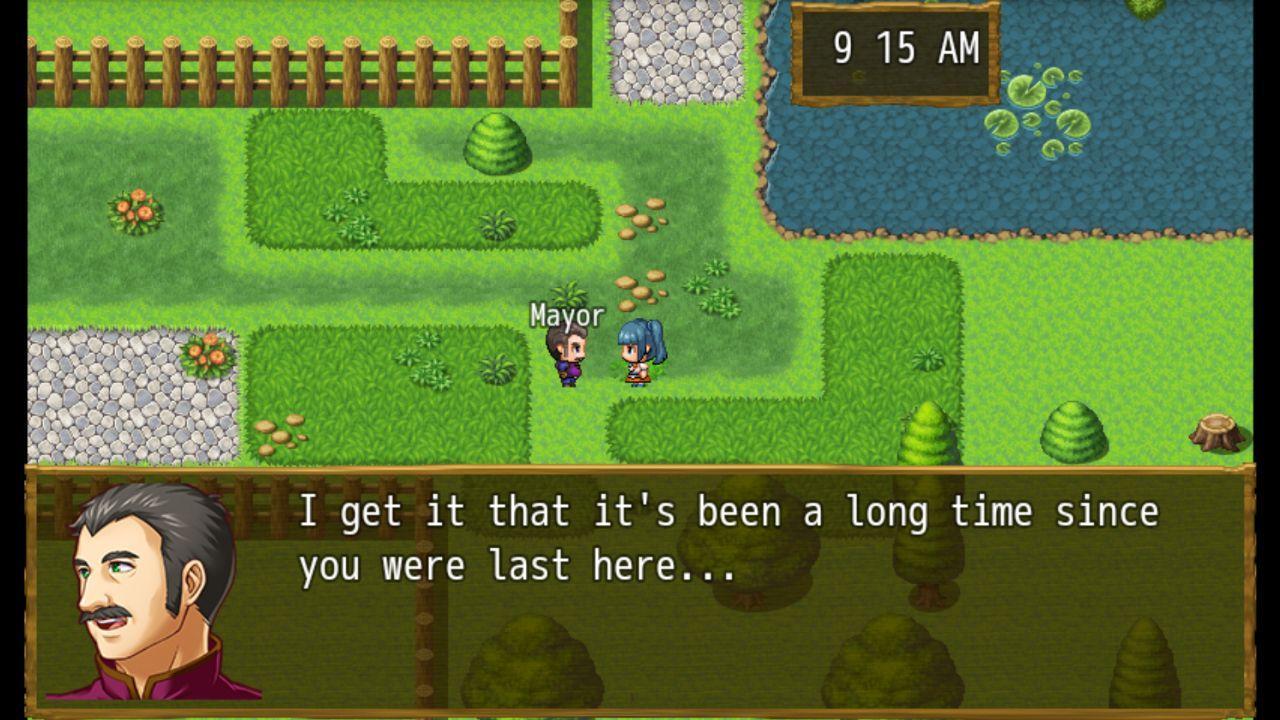Click the Mayor name label above the character
Viewport: 1280px width, 720px height.
[x=565, y=315]
